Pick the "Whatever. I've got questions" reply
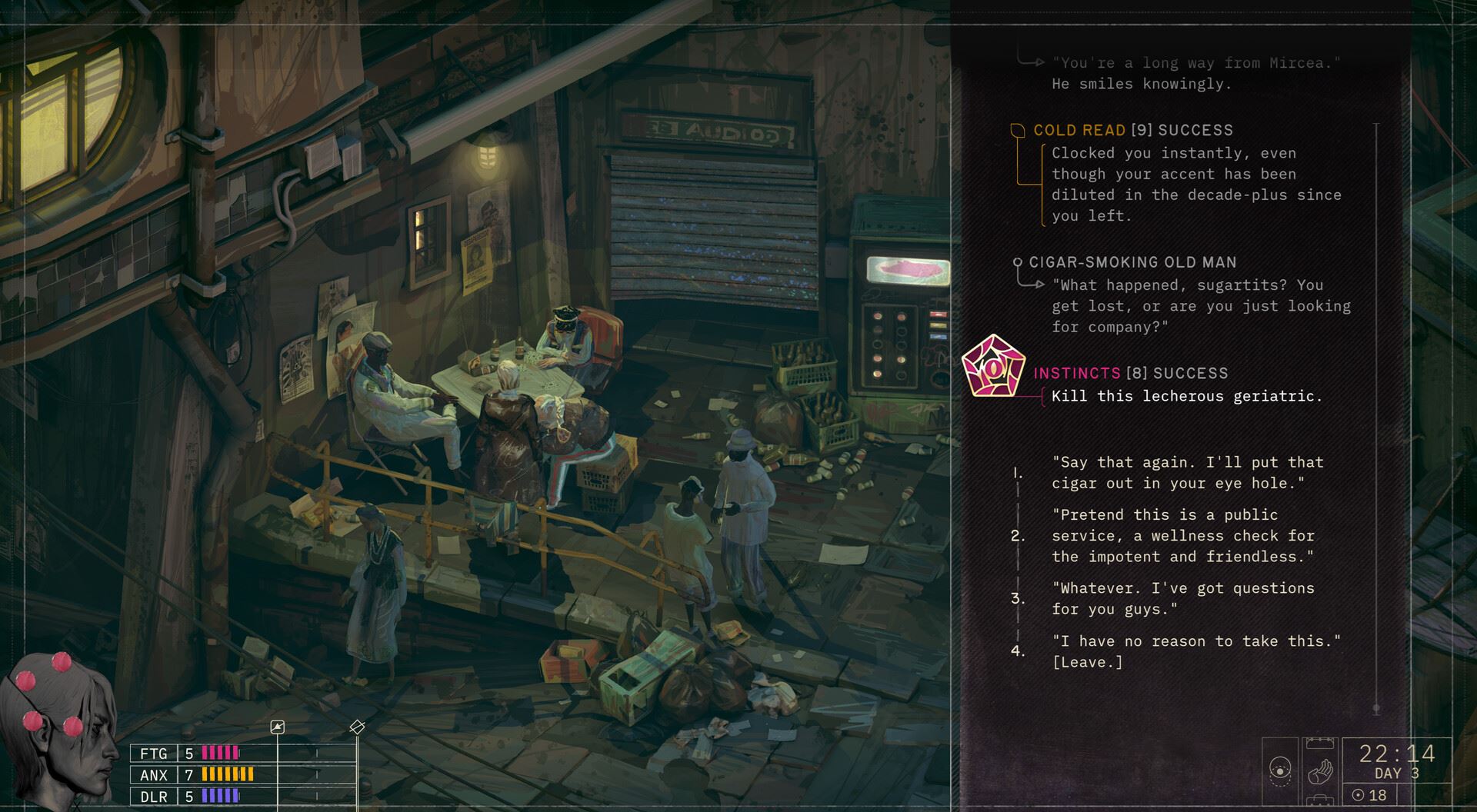1477x812 pixels. (x=1183, y=598)
